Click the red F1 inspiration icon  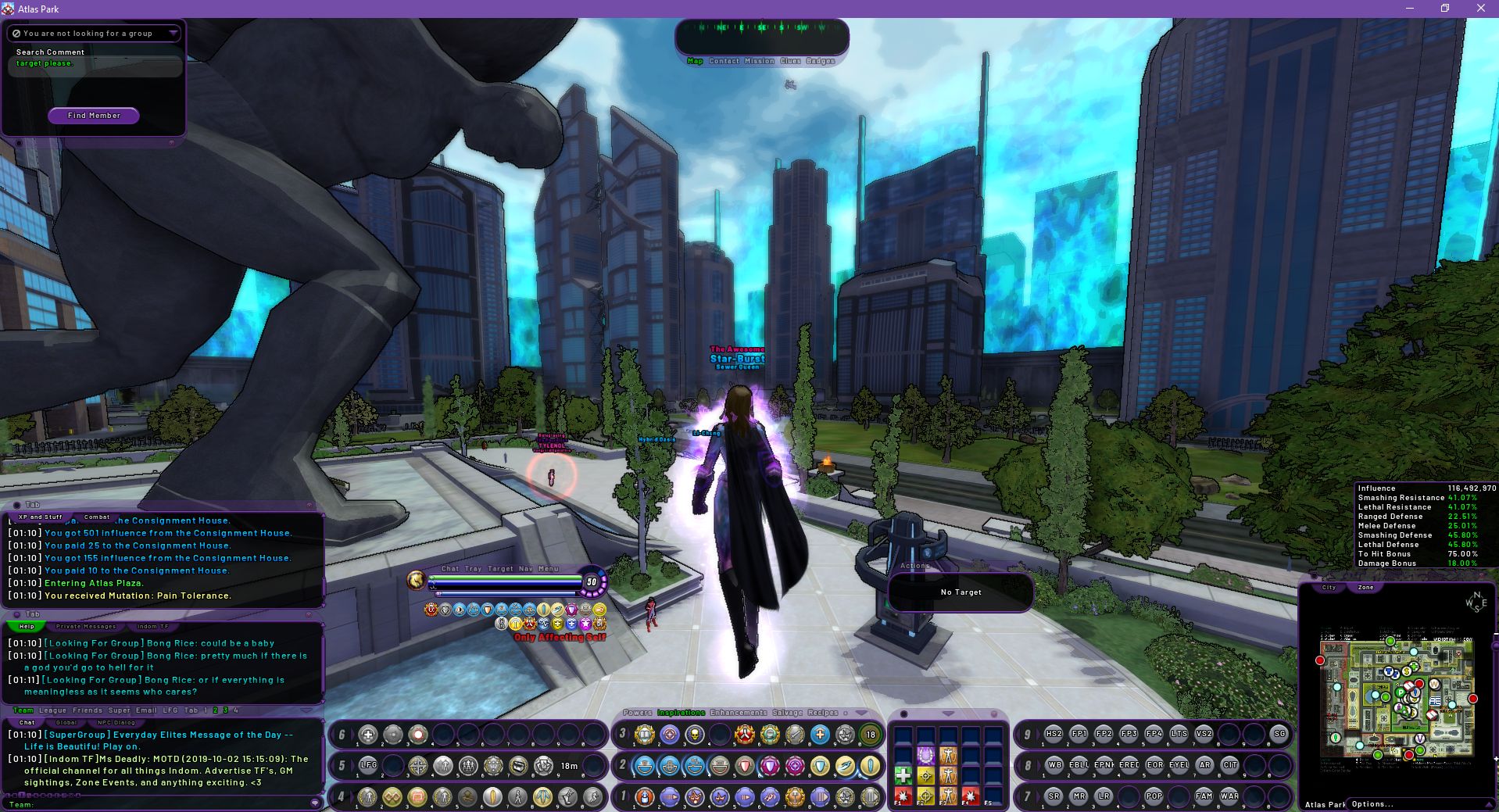point(903,796)
